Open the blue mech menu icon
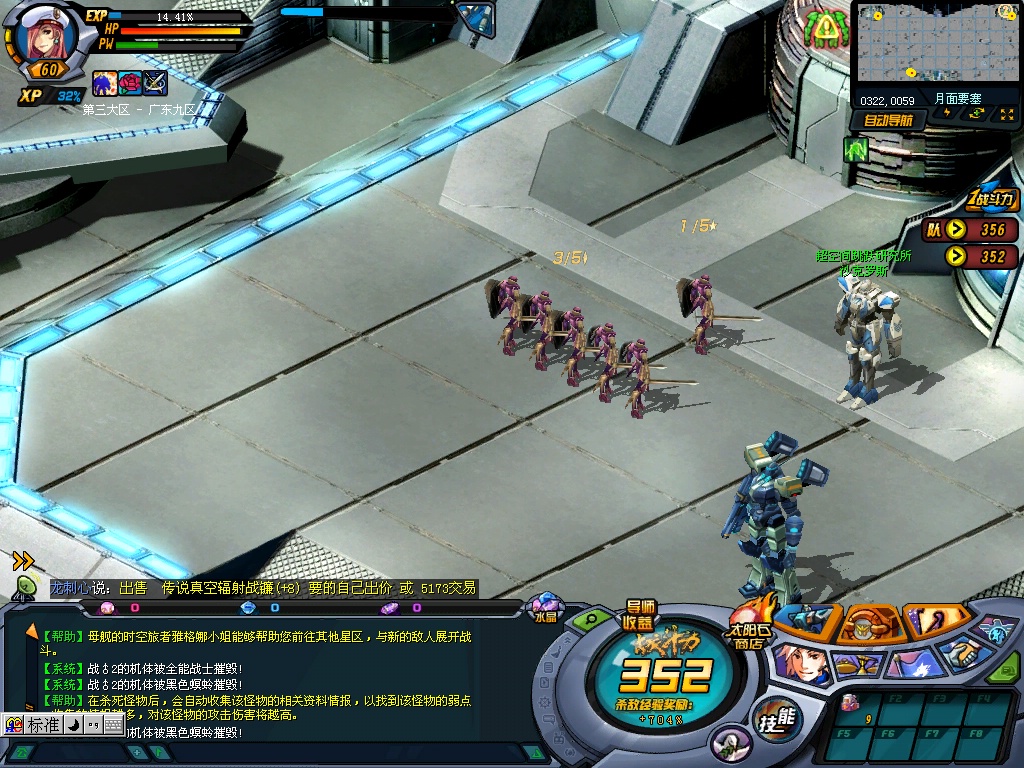 807,619
